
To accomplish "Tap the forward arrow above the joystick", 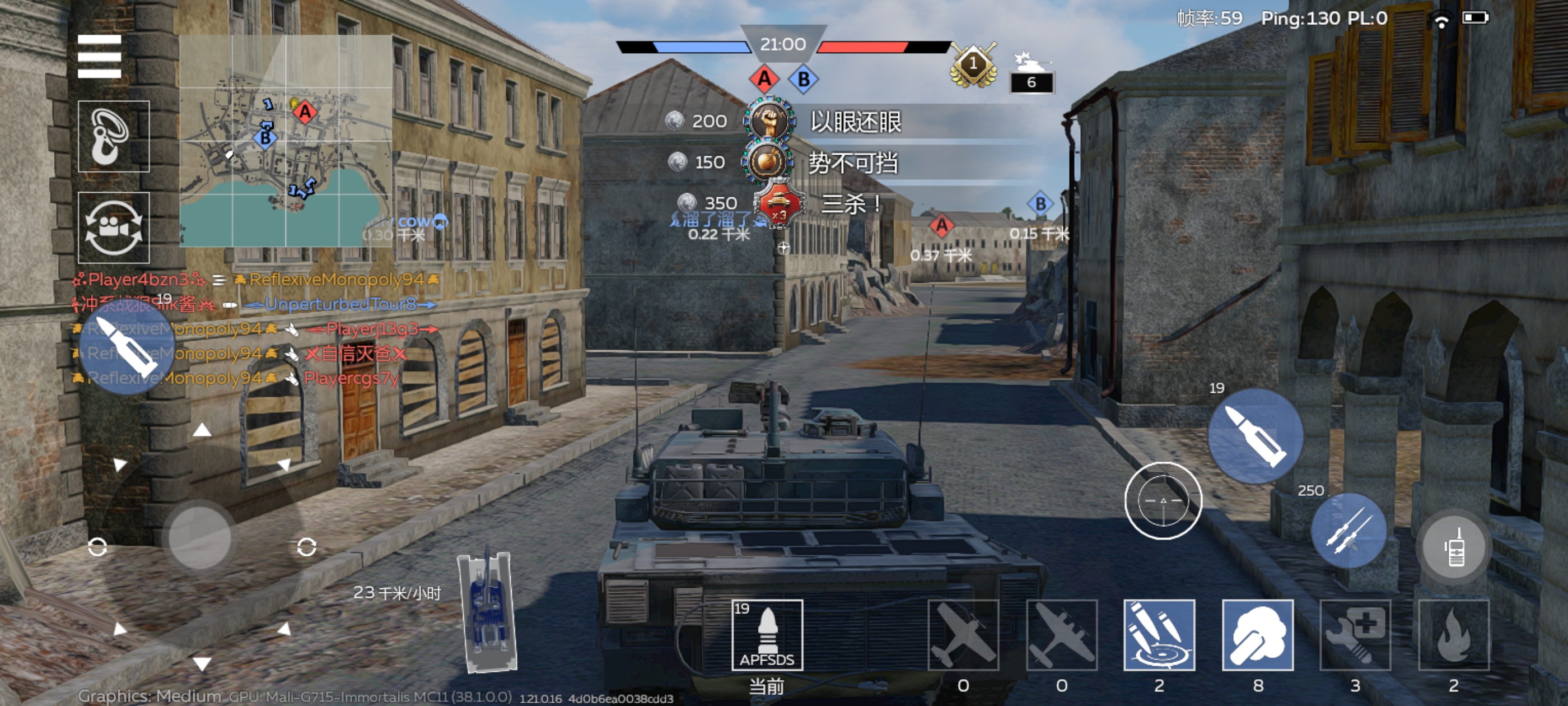I will coord(202,431).
